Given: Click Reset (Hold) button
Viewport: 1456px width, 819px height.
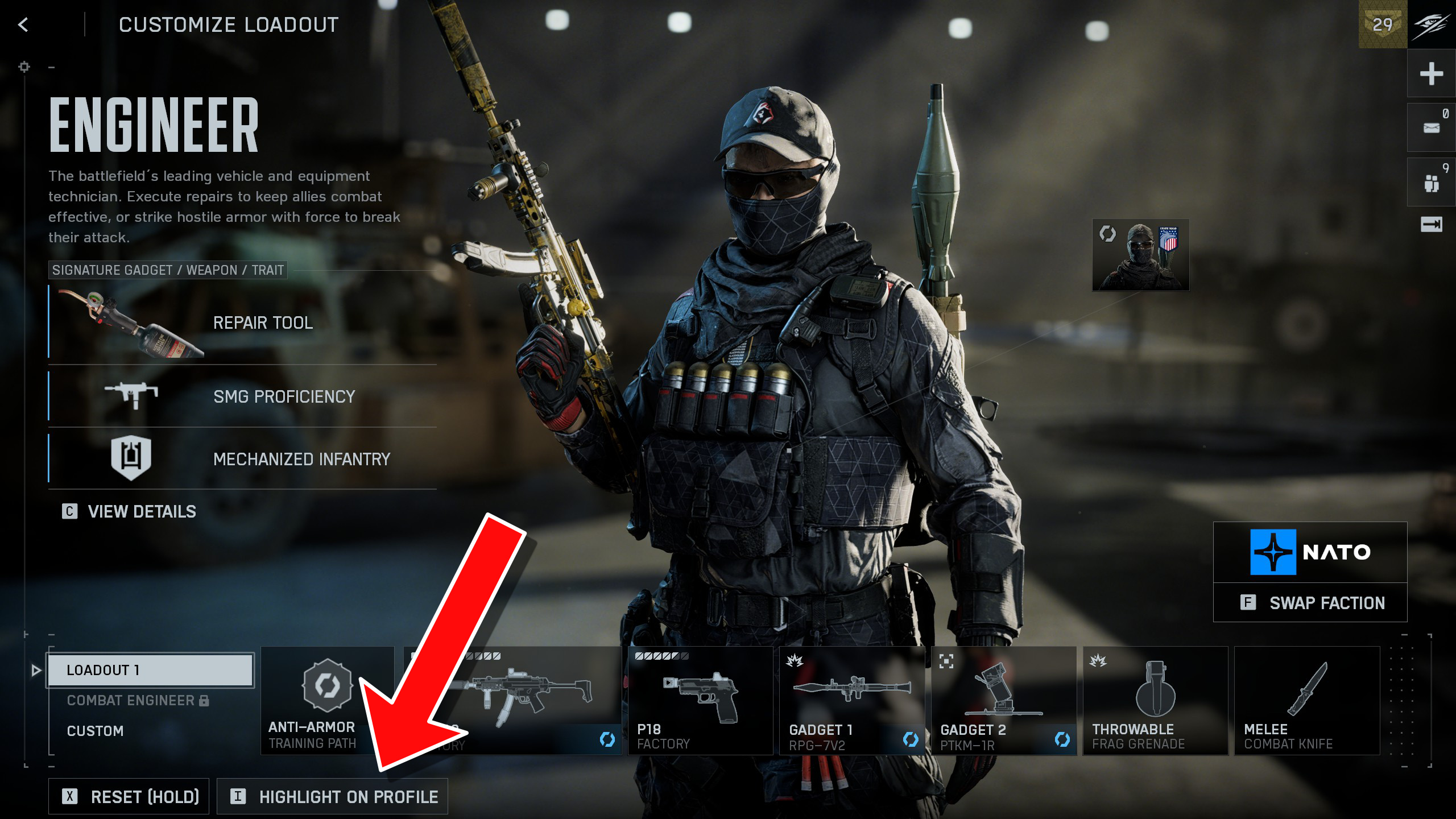Looking at the screenshot, I should (x=129, y=796).
